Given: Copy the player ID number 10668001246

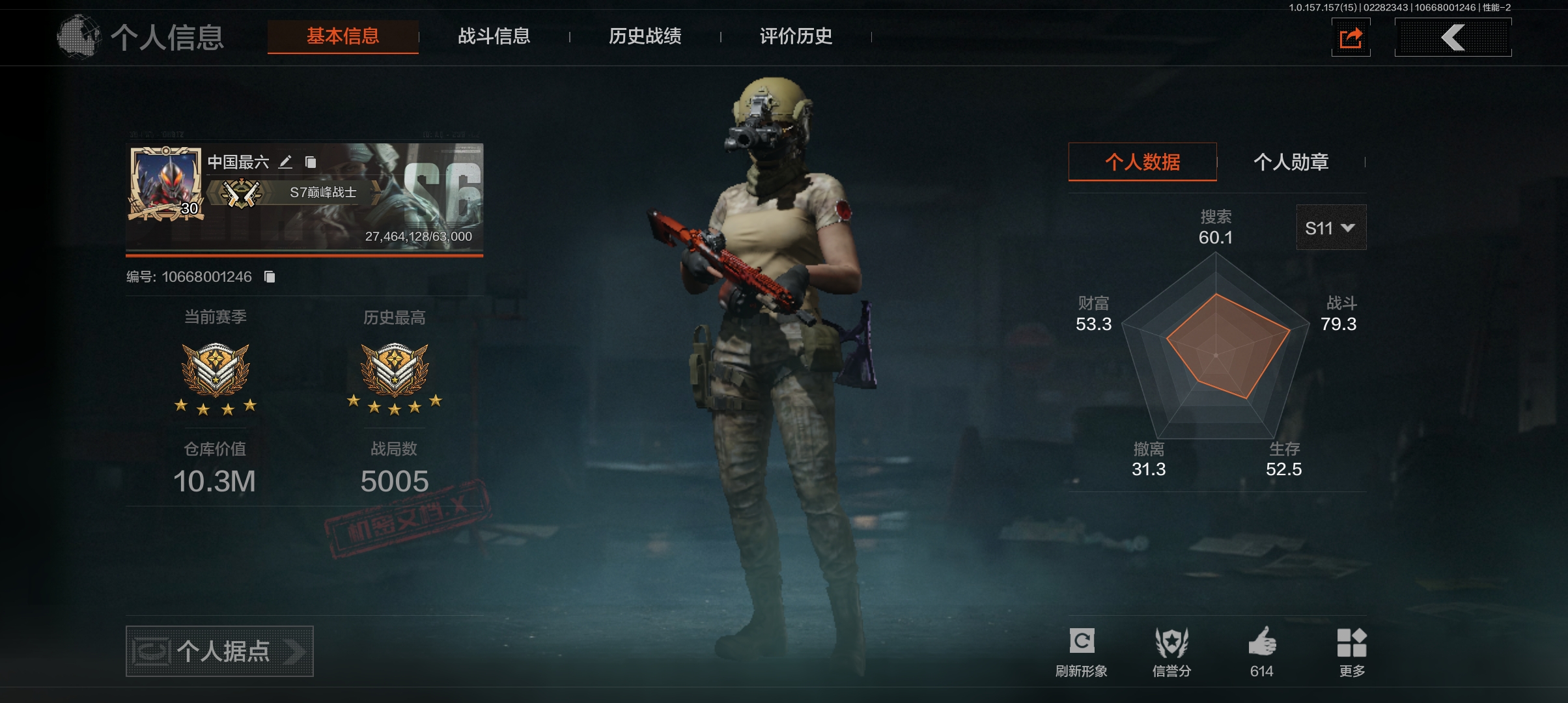Looking at the screenshot, I should tap(270, 277).
